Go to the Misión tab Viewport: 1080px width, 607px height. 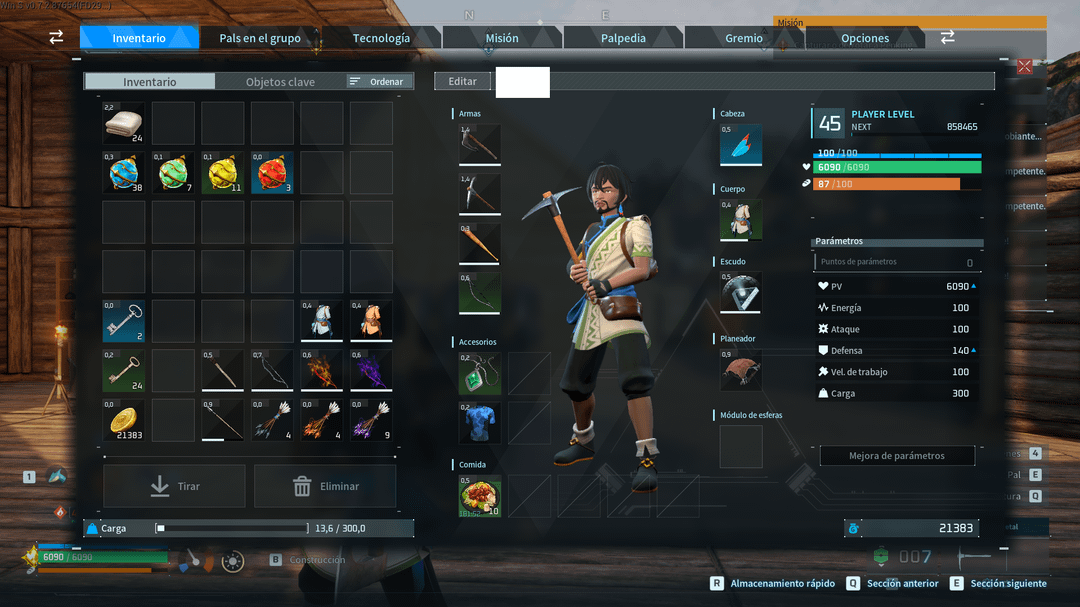point(502,38)
